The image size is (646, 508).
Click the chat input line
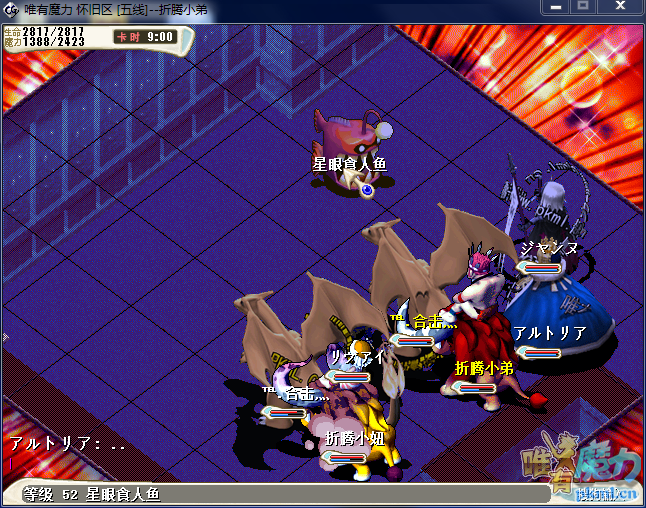coord(200,464)
